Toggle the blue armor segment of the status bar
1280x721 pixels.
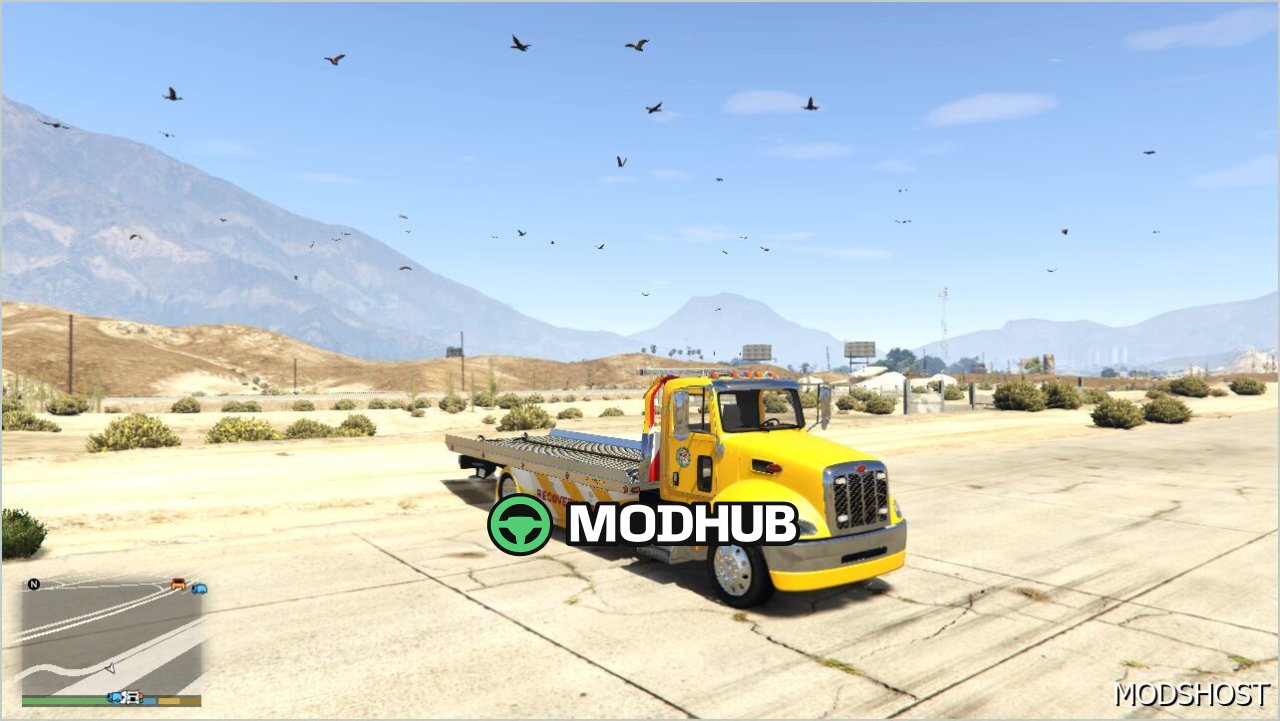pyautogui.click(x=150, y=698)
